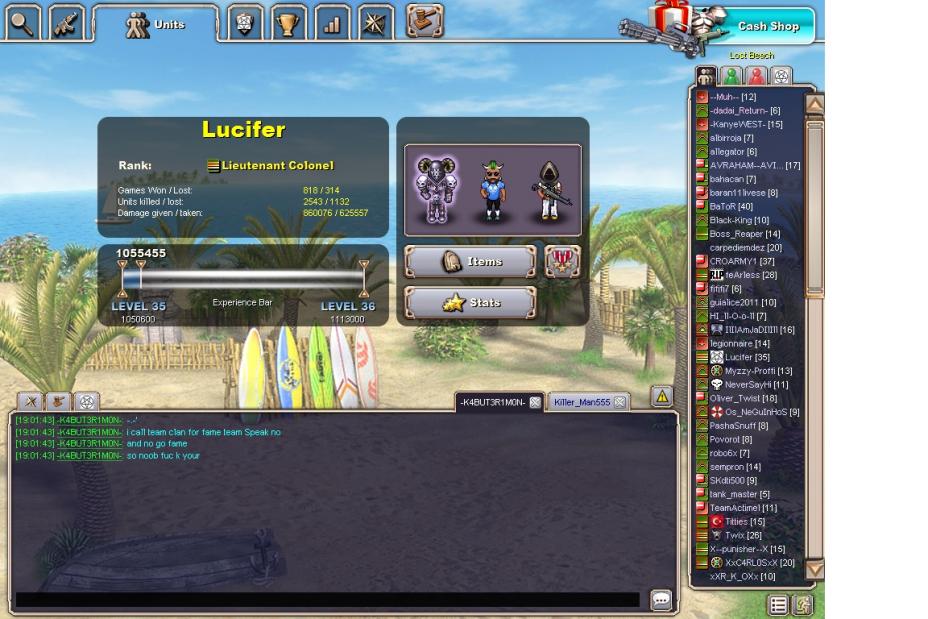Select player BaToR in the player list
The width and height of the screenshot is (928, 619).
(x=731, y=206)
